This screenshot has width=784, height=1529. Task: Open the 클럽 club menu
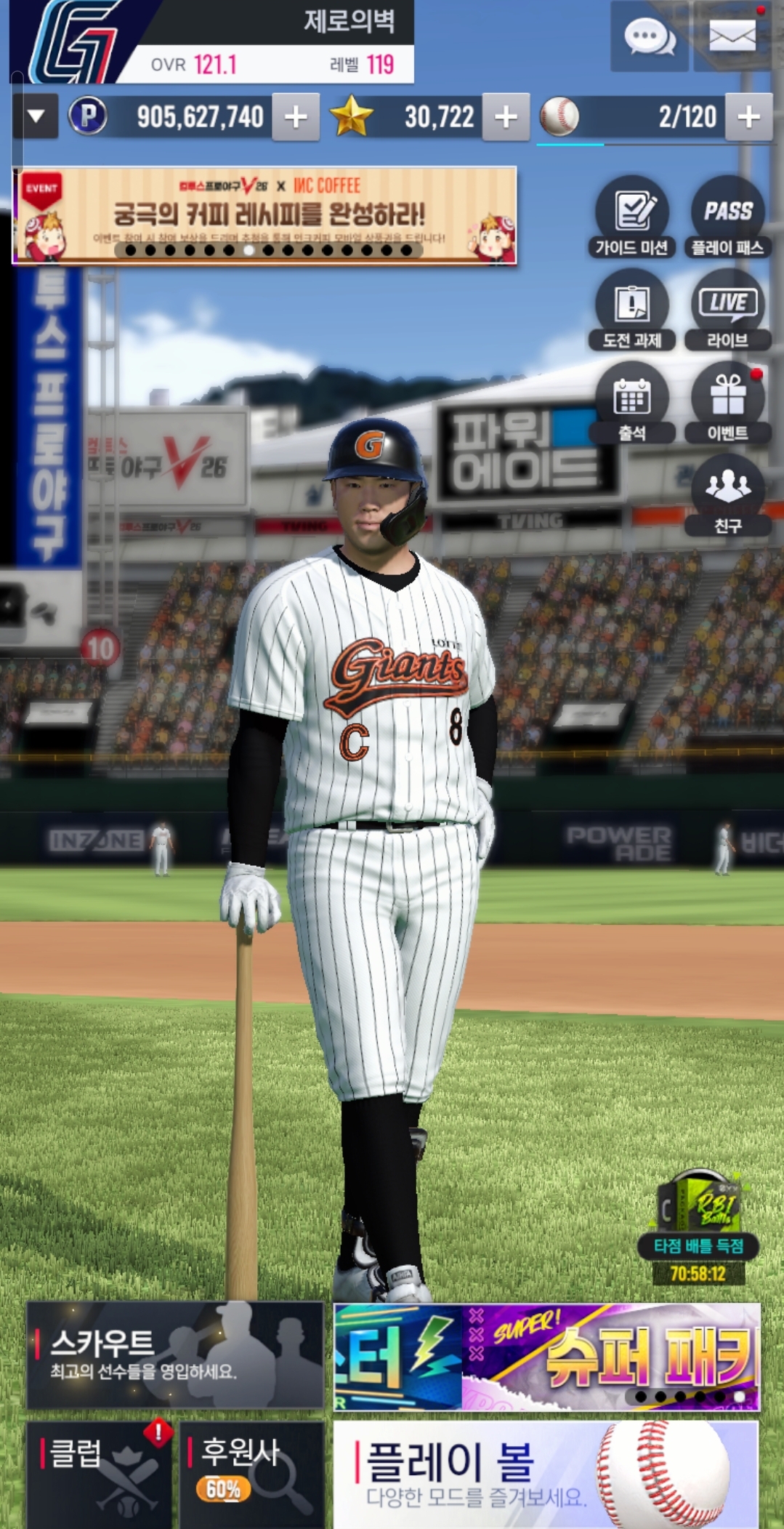click(x=100, y=1474)
